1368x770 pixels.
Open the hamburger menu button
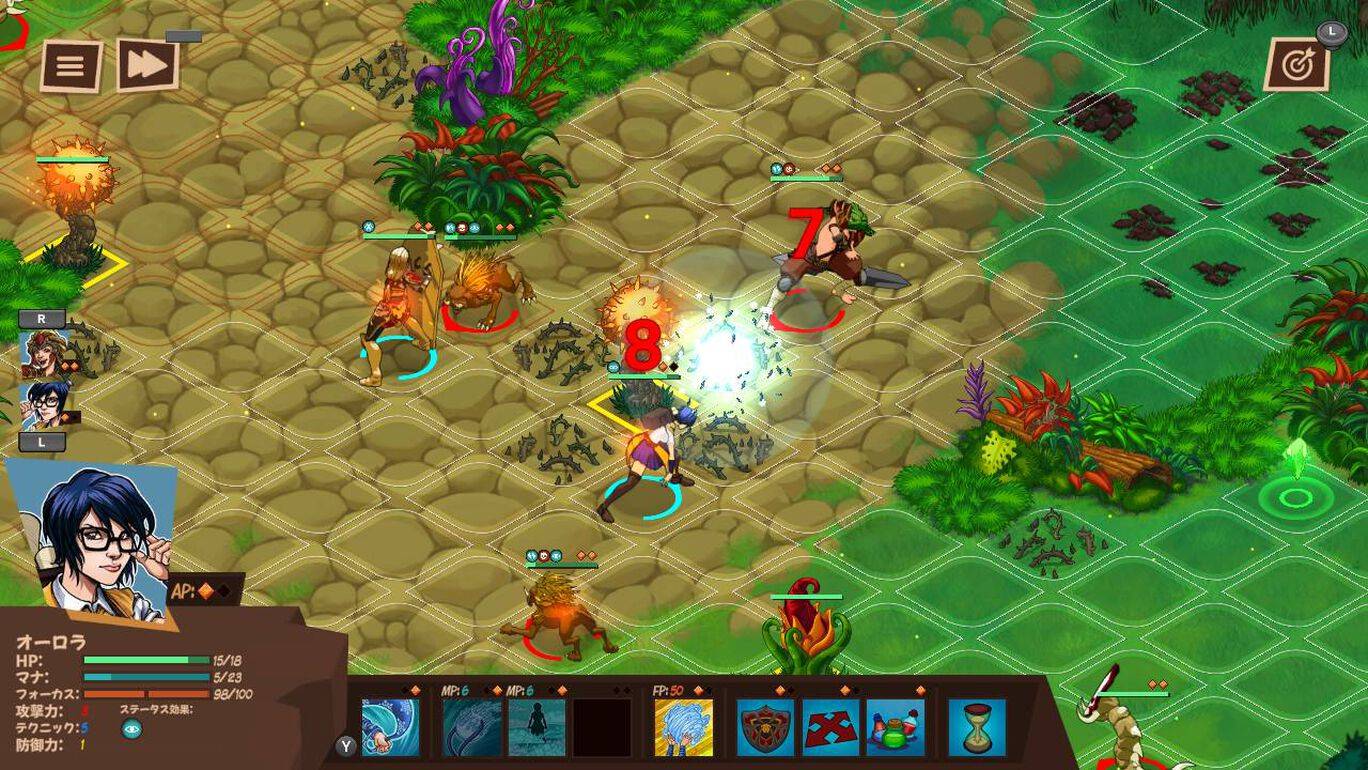coord(71,66)
